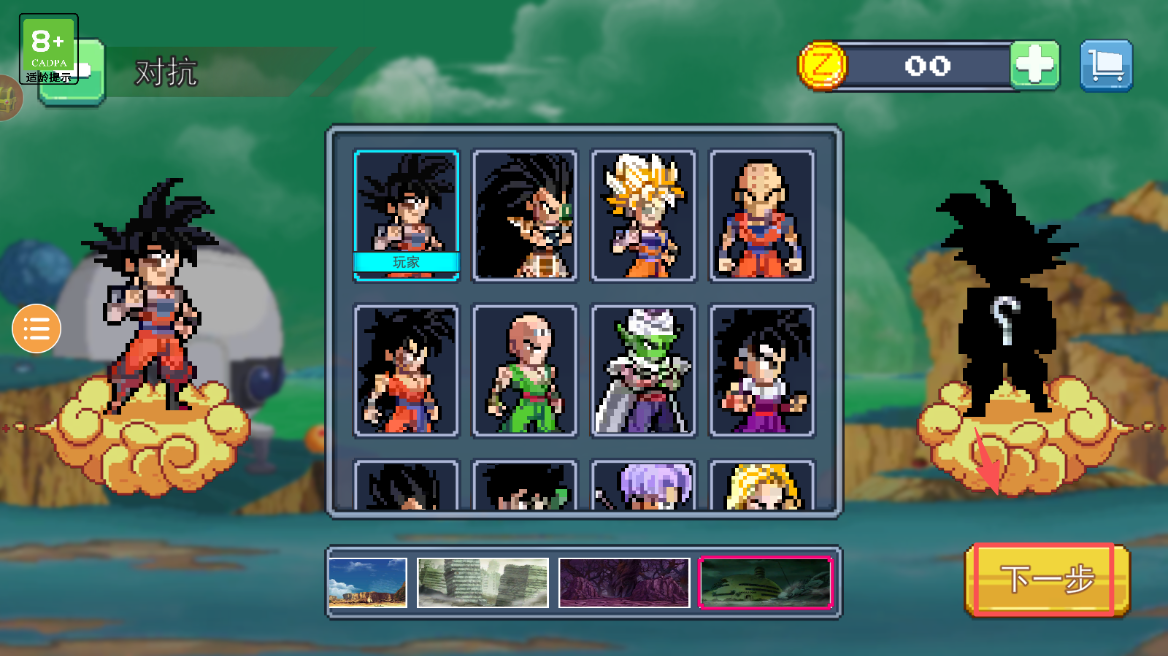This screenshot has width=1168, height=656.
Task: Add coins with the green plus button
Action: click(1035, 66)
